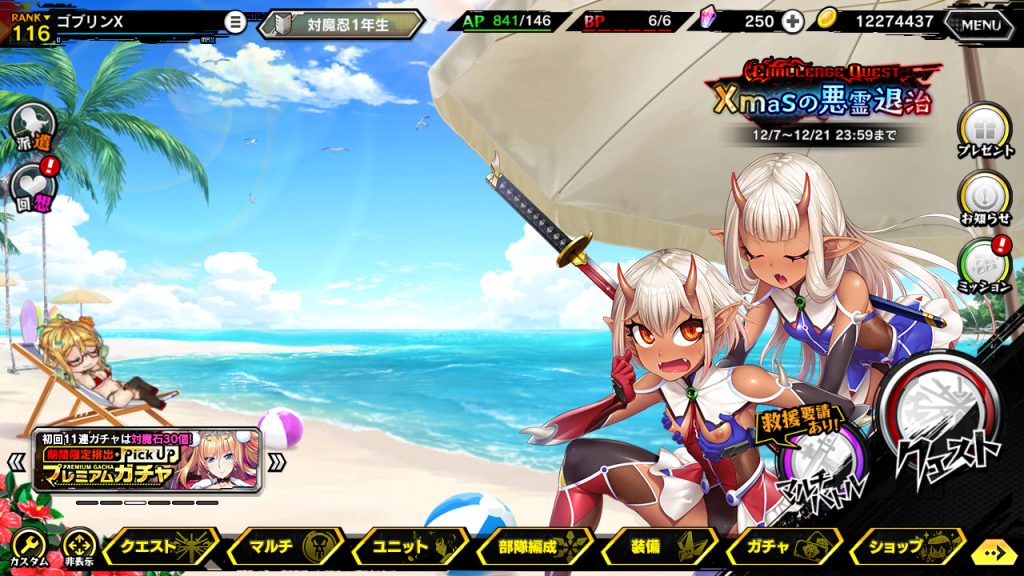Add gems with the plus button
Image resolution: width=1024 pixels, height=576 pixels.
coord(792,22)
